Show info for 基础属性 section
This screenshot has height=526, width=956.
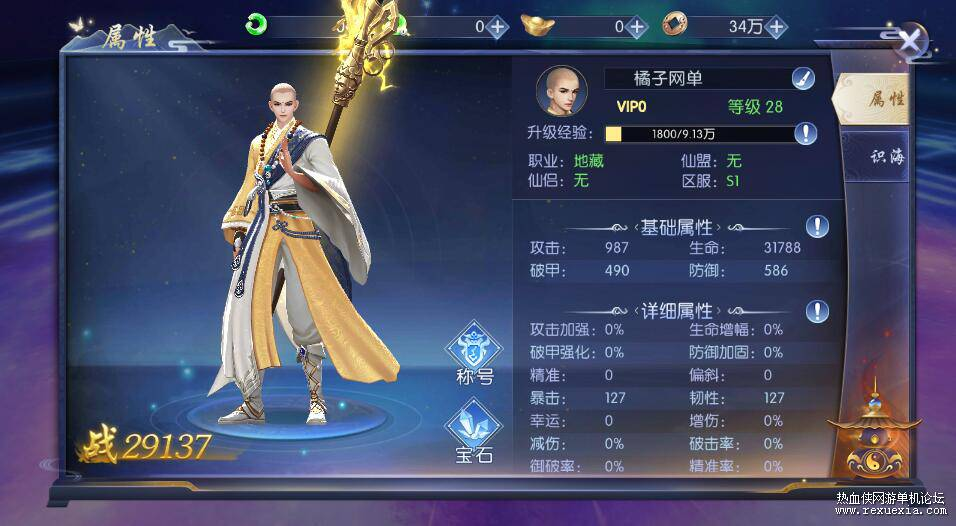(818, 226)
